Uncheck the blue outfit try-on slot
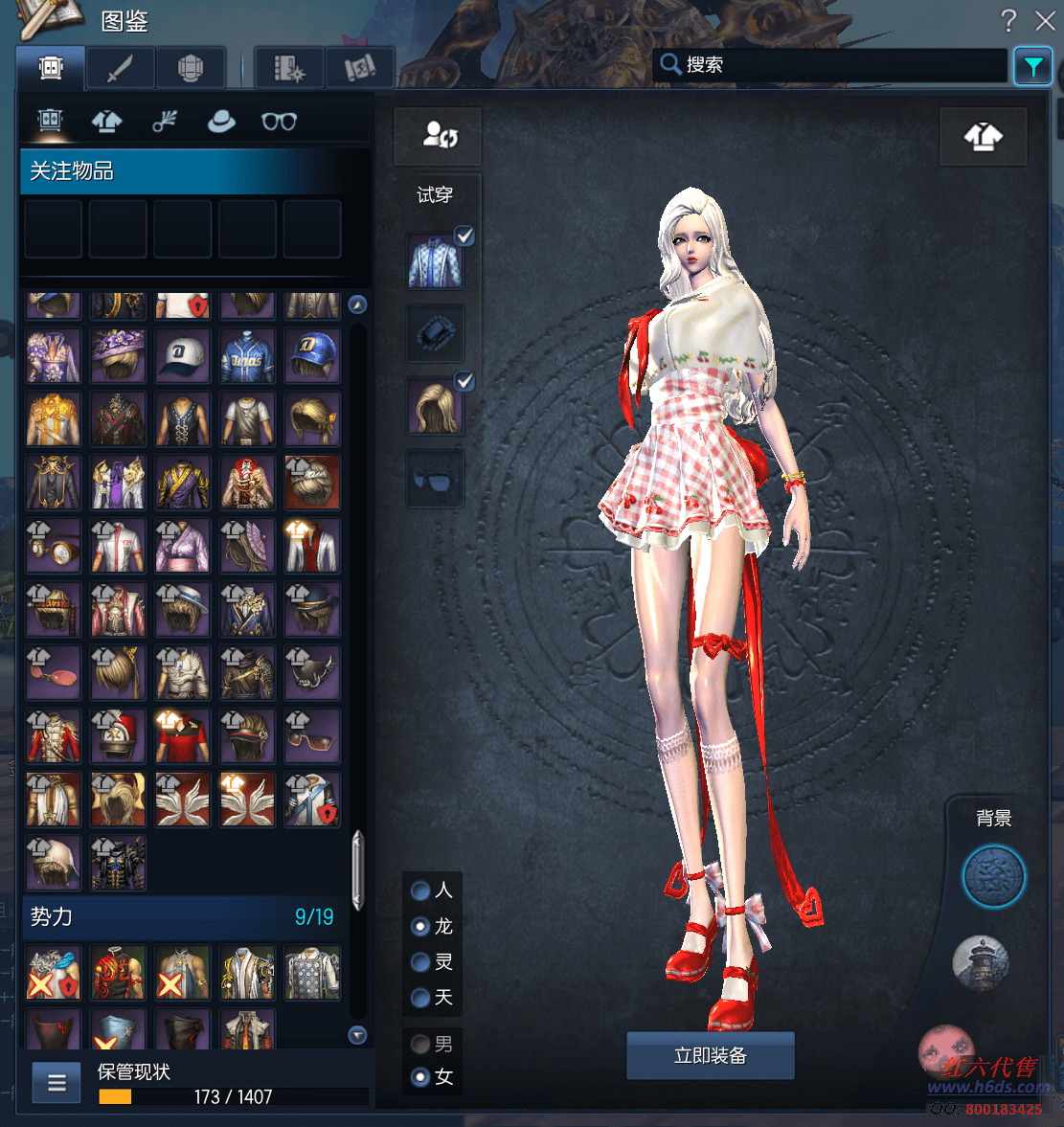 tap(464, 236)
